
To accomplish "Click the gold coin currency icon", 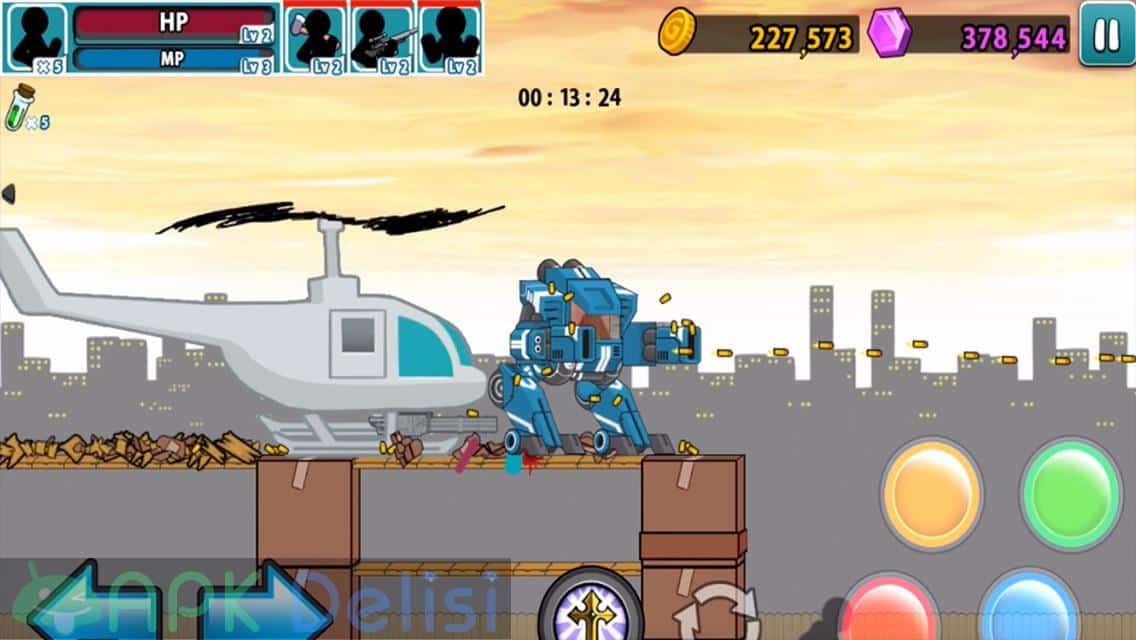I will [x=676, y=32].
